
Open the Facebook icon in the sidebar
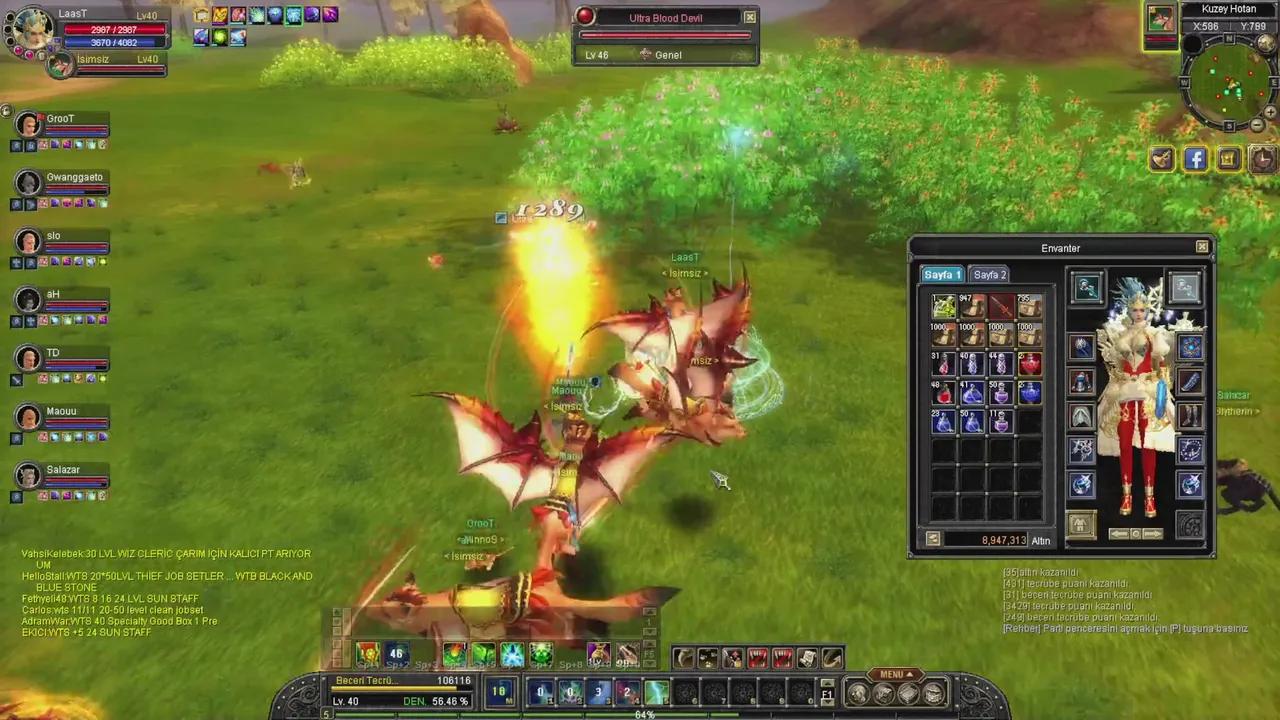tap(1195, 159)
